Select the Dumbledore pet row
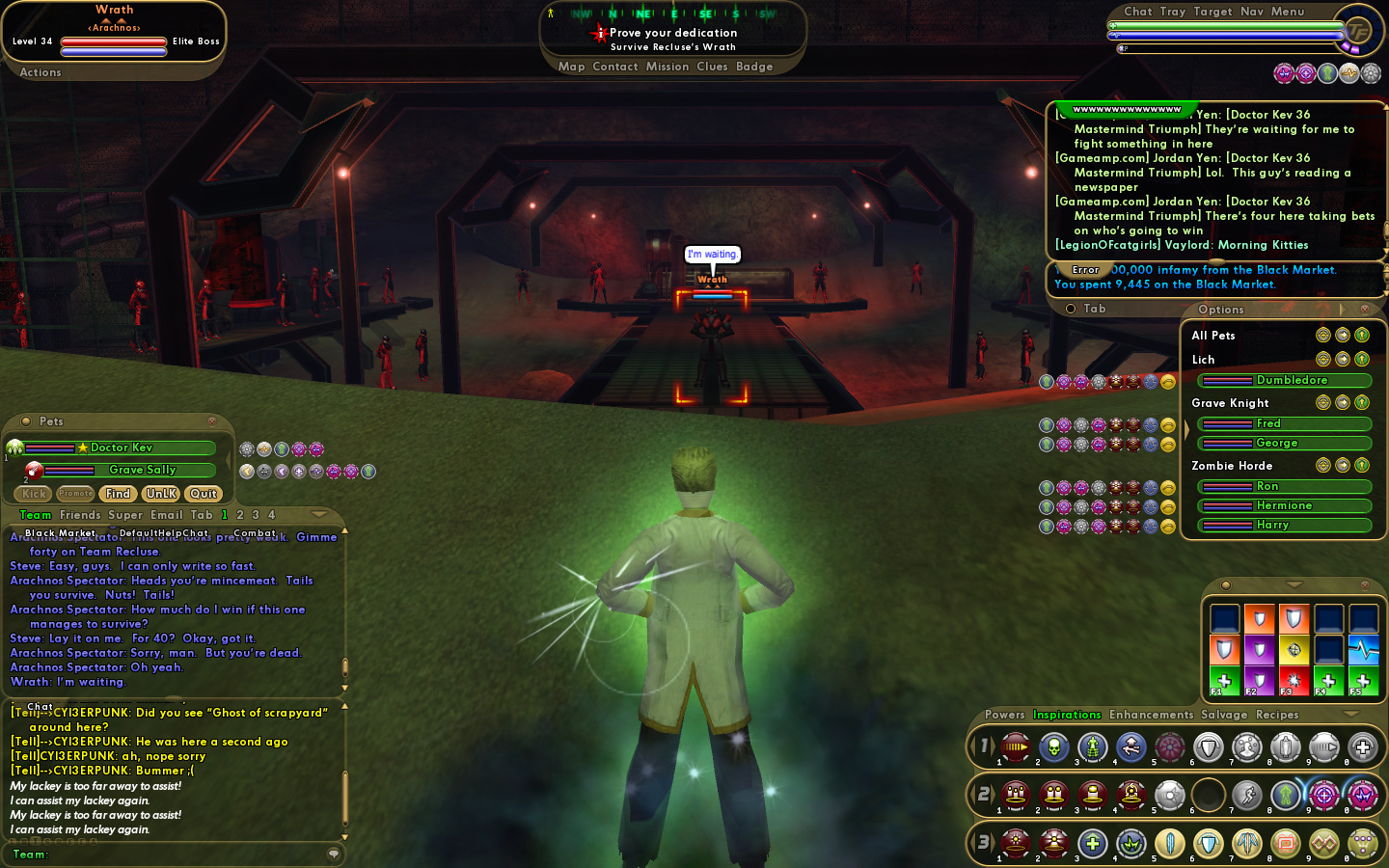This screenshot has width=1389, height=868. pos(1291,381)
